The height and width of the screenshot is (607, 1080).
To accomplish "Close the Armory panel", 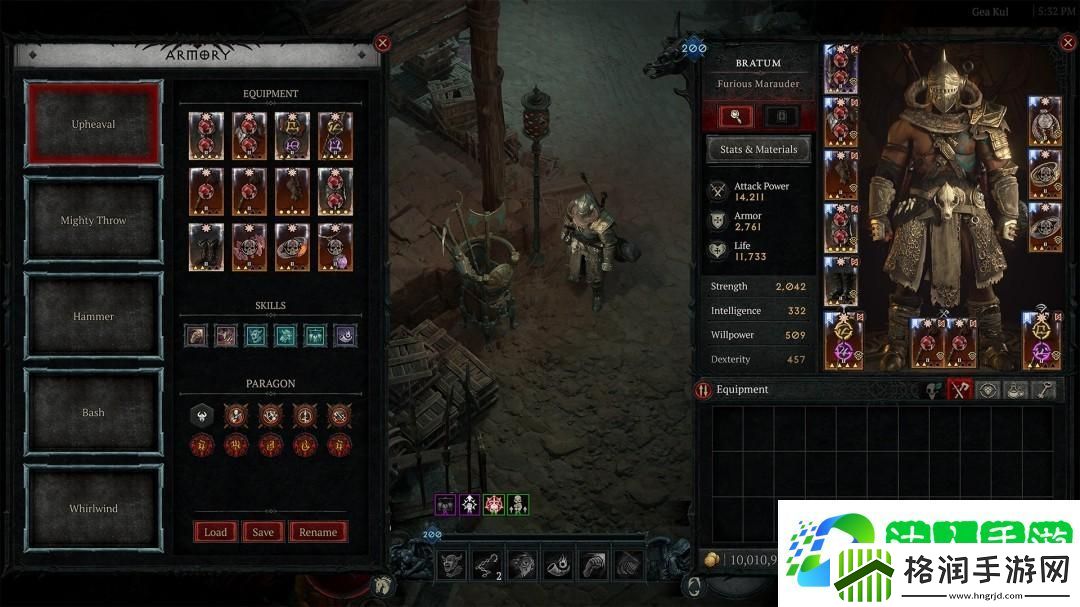I will tap(382, 43).
